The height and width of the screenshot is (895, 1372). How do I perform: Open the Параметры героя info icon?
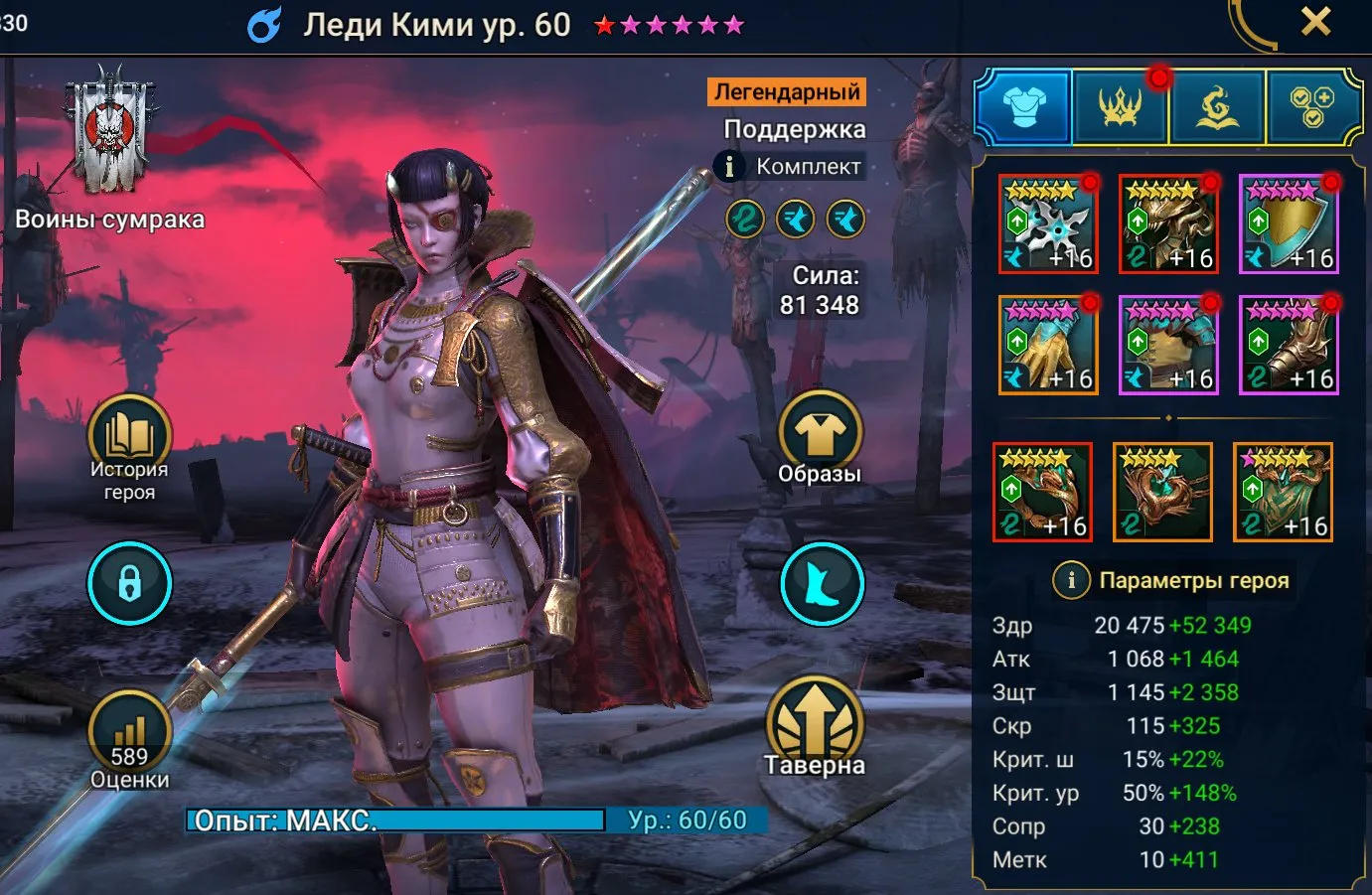tap(1071, 580)
